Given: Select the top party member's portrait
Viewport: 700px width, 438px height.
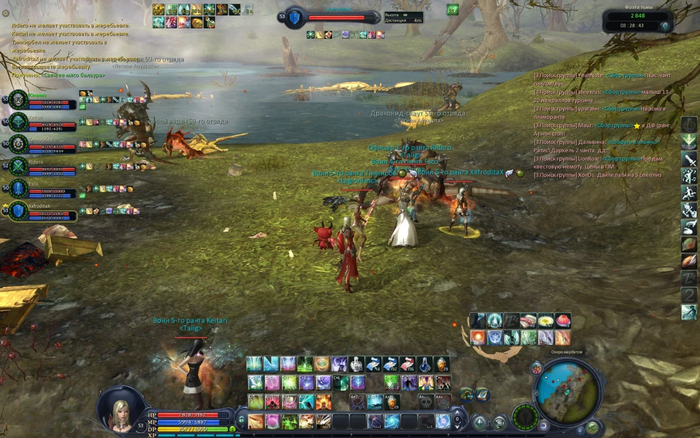Looking at the screenshot, I should [18, 100].
